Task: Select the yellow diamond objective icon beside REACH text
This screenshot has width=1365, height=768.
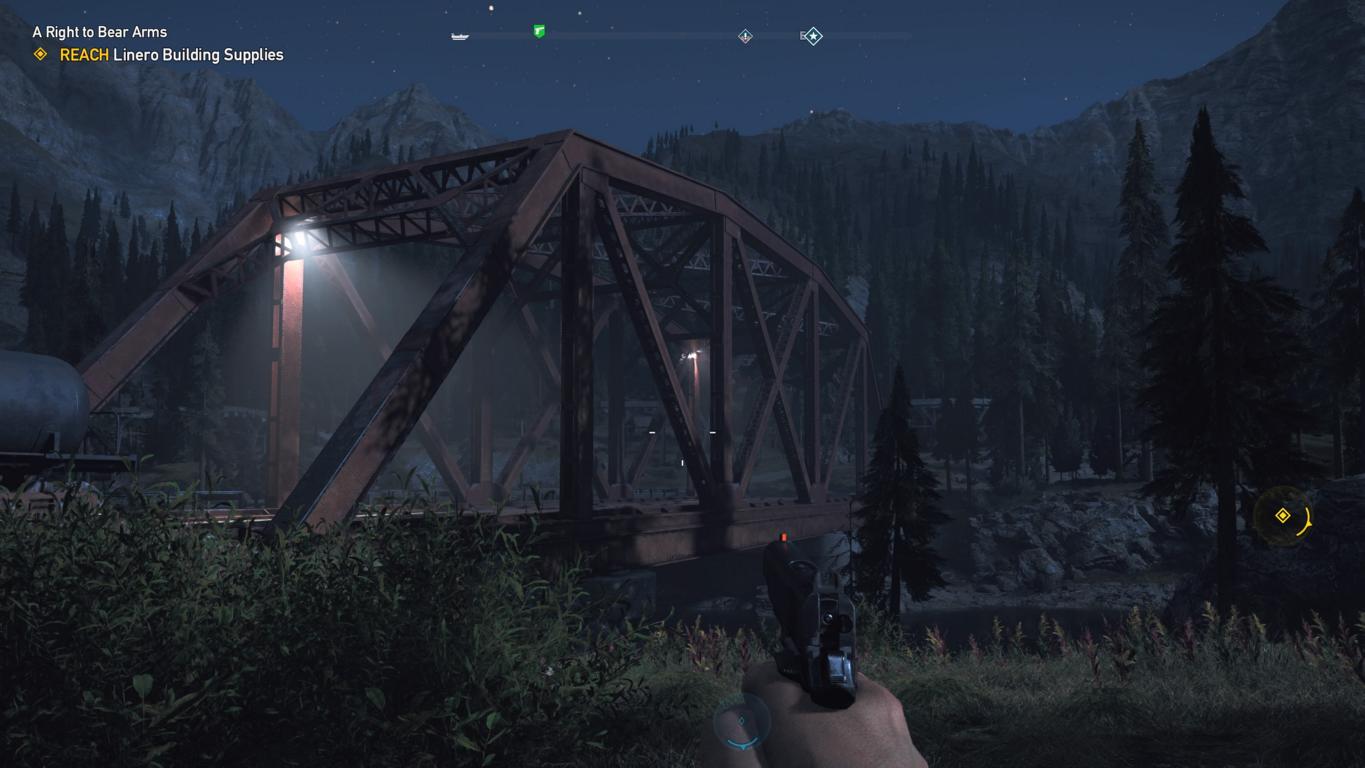Action: pos(40,55)
